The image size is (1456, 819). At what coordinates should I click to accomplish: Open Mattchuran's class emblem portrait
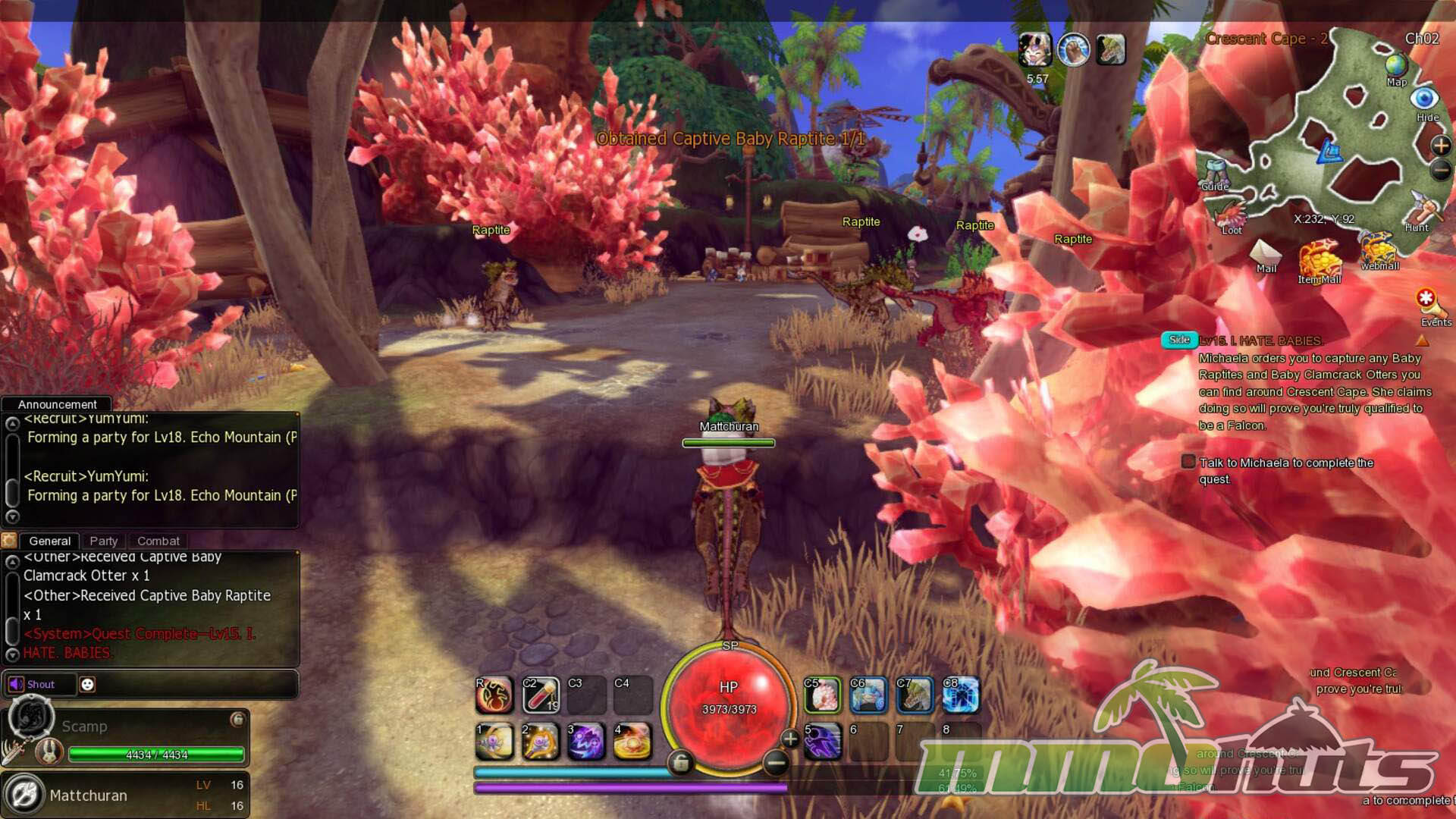click(x=24, y=795)
